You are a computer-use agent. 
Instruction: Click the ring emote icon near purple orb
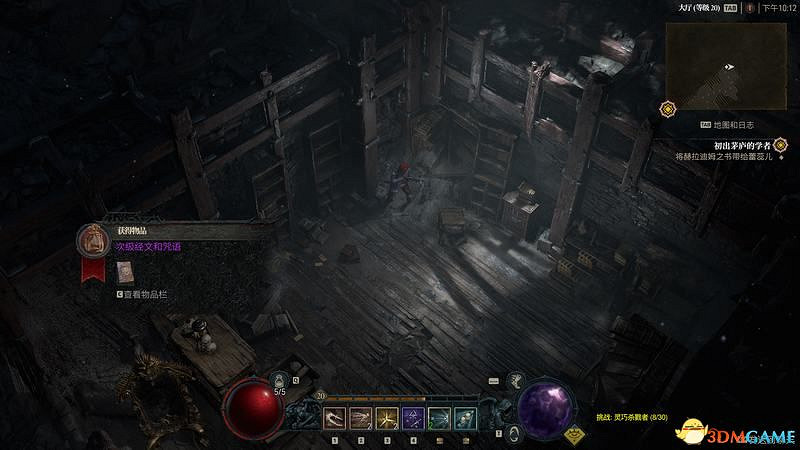tap(513, 432)
